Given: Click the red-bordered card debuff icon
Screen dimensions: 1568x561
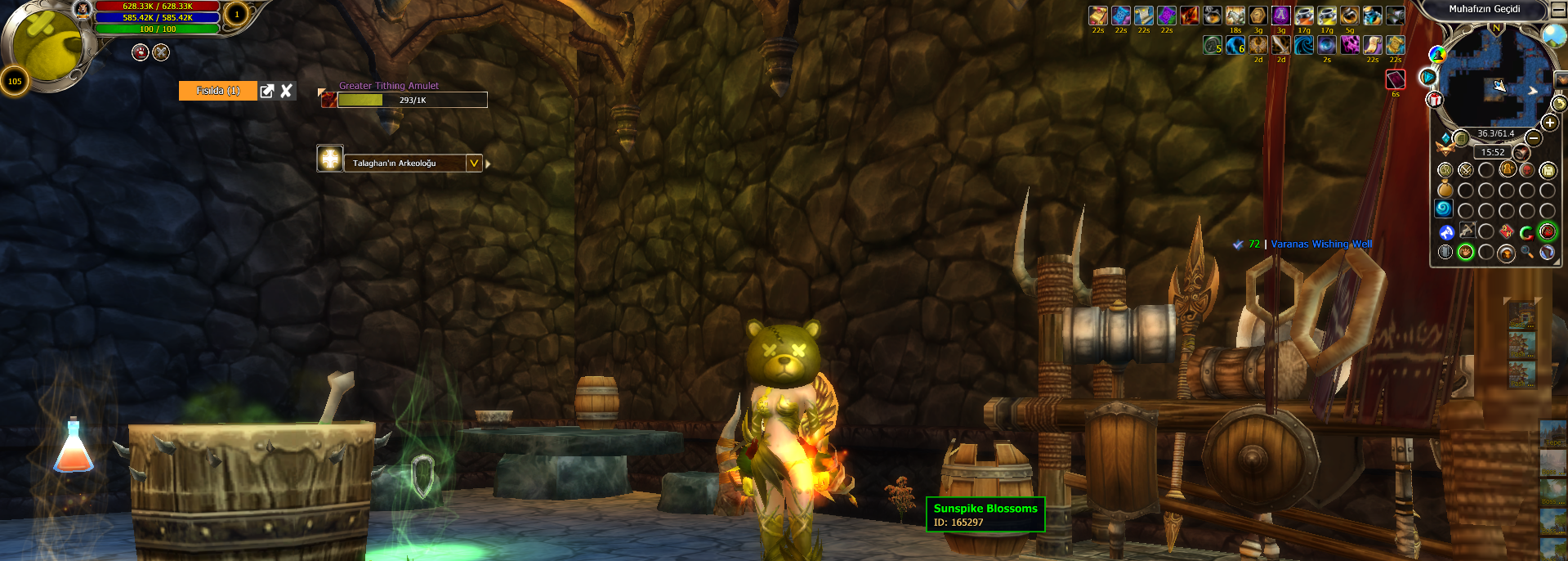Looking at the screenshot, I should coord(1395,79).
